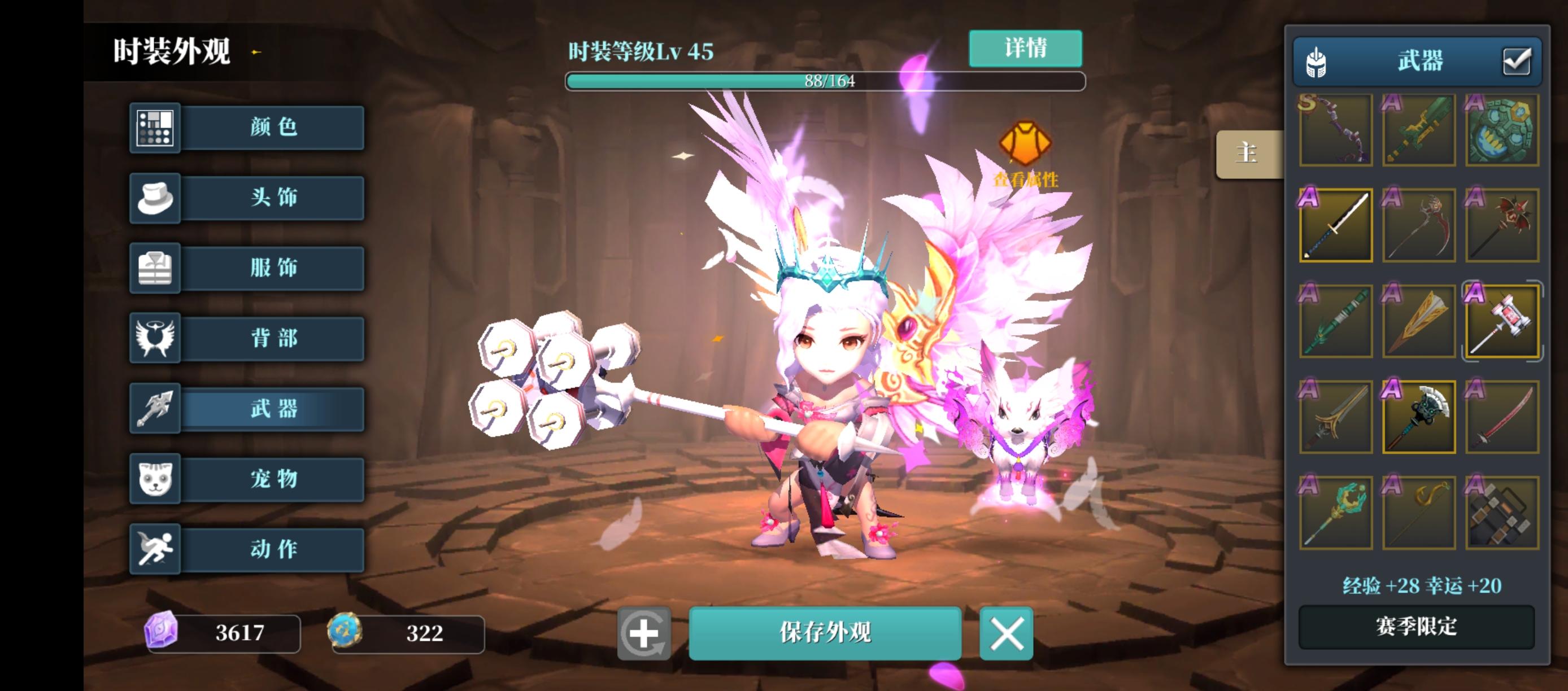The width and height of the screenshot is (1568, 691).
Task: Open the 赛季限定 season limited button
Action: 1417,628
